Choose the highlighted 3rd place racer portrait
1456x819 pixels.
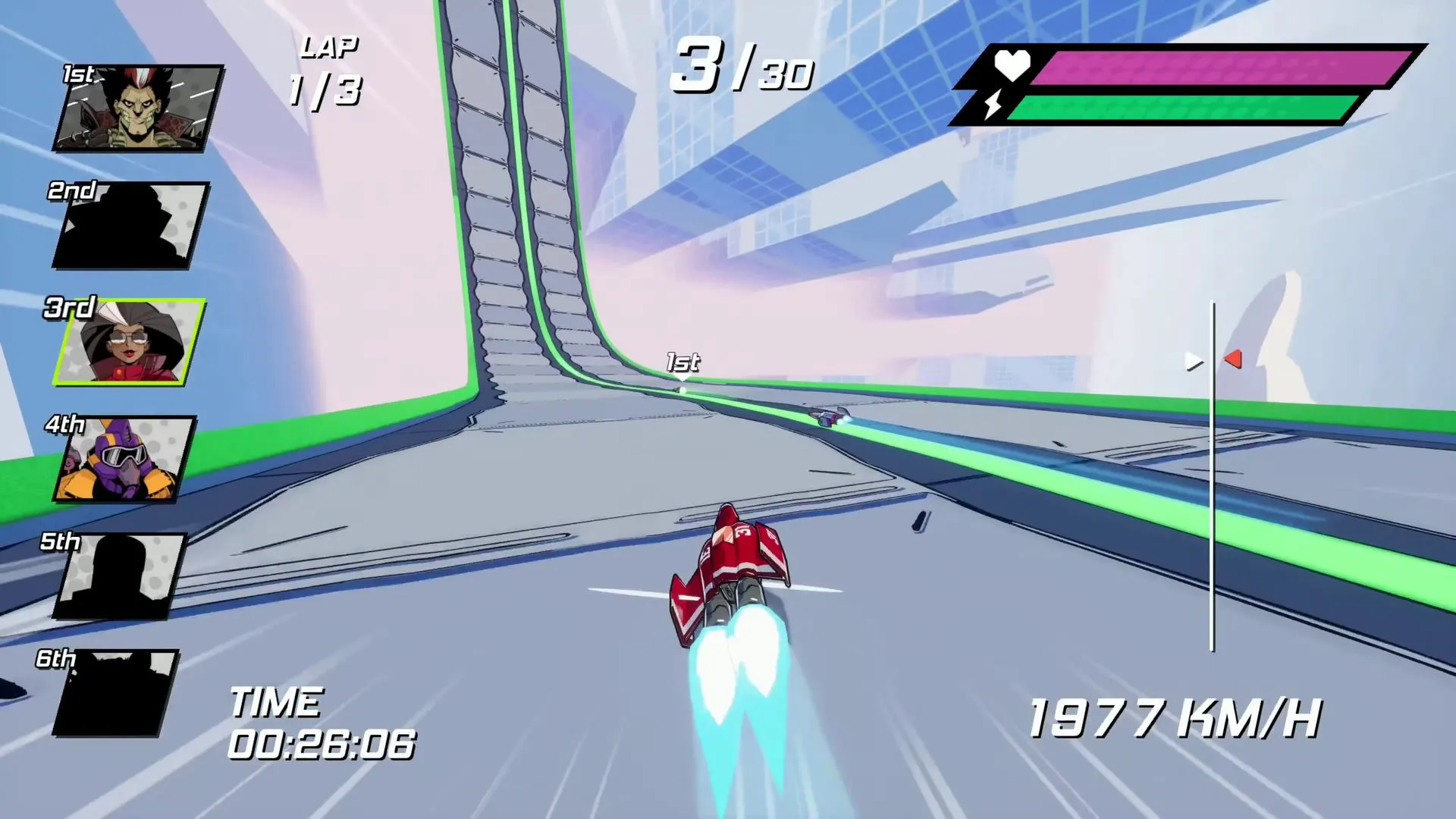tap(129, 342)
